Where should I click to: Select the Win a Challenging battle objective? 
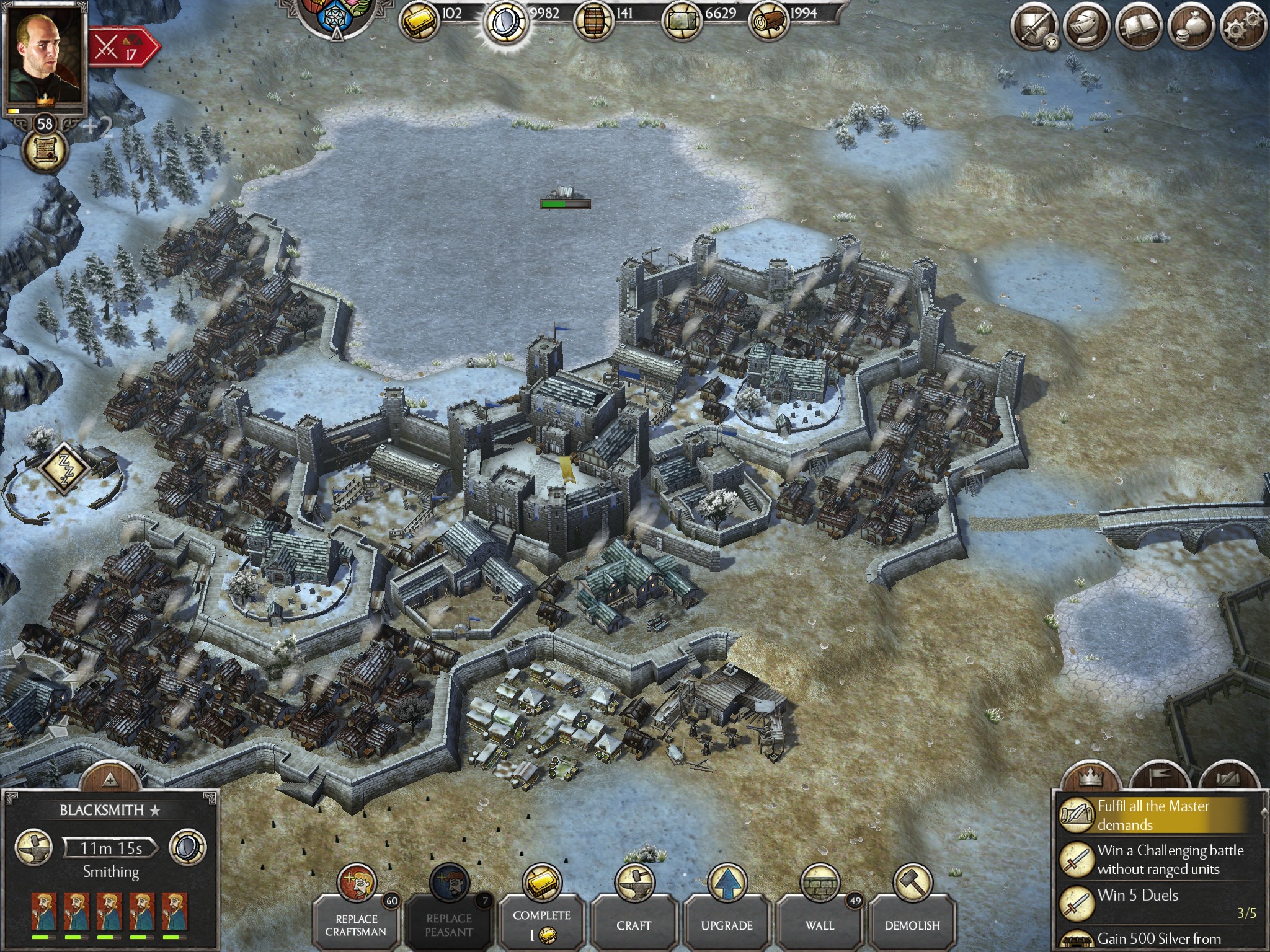(x=1153, y=859)
